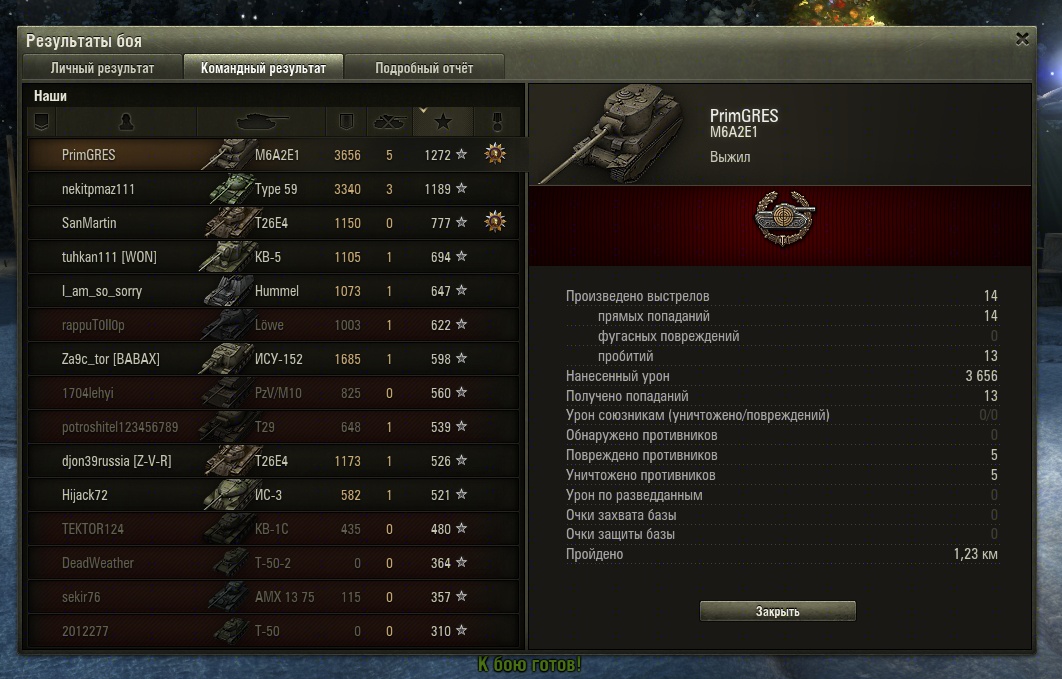Viewport: 1062px width, 679px height.
Task: Sort by kills column header
Action: [388, 121]
